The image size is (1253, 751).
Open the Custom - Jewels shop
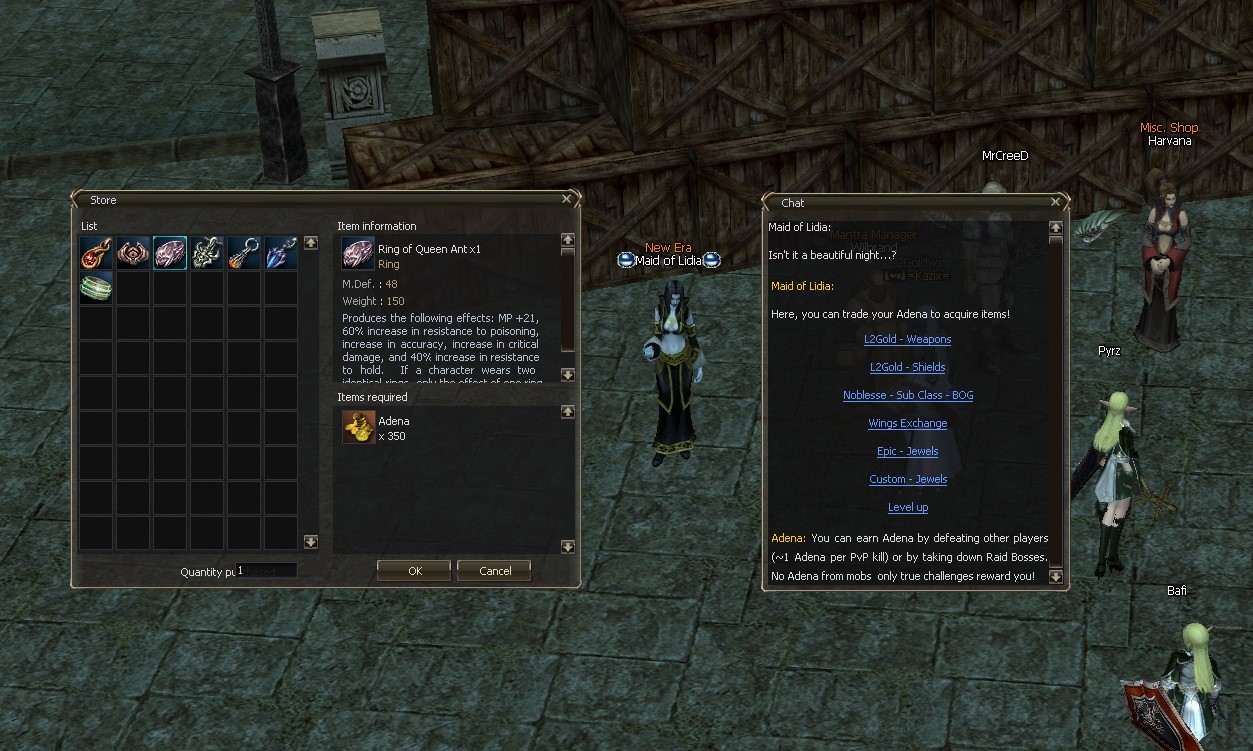coord(907,479)
